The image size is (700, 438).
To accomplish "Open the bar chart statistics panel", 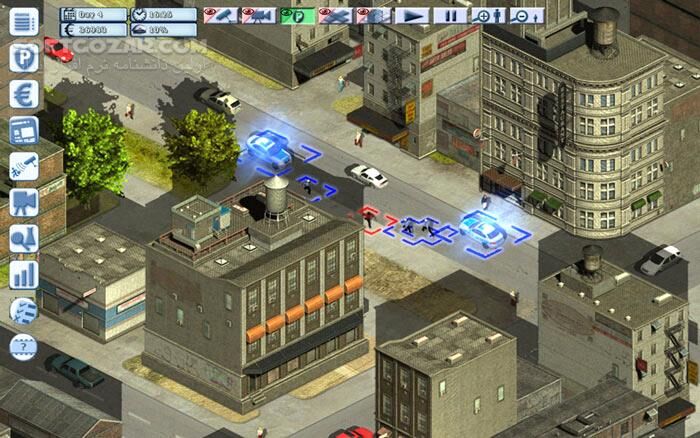I will pos(24,273).
